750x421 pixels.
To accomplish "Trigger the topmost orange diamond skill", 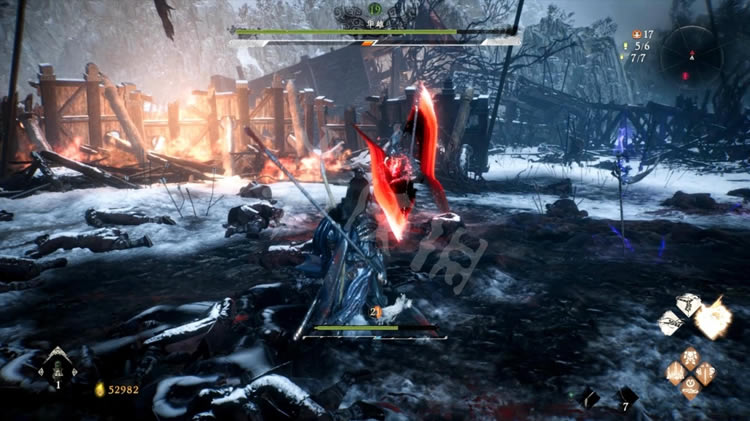I will coord(690,356).
